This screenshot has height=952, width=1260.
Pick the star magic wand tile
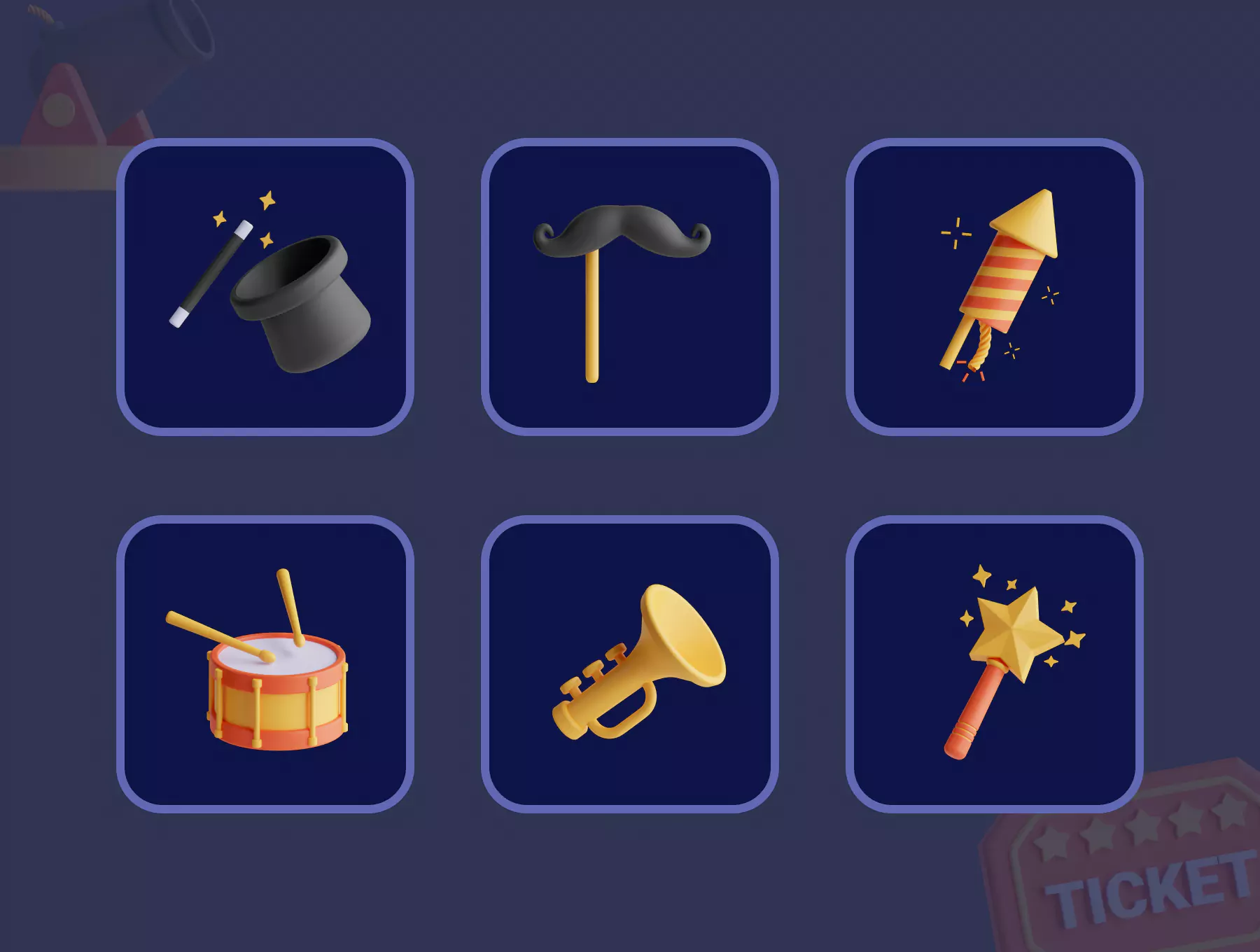[994, 664]
